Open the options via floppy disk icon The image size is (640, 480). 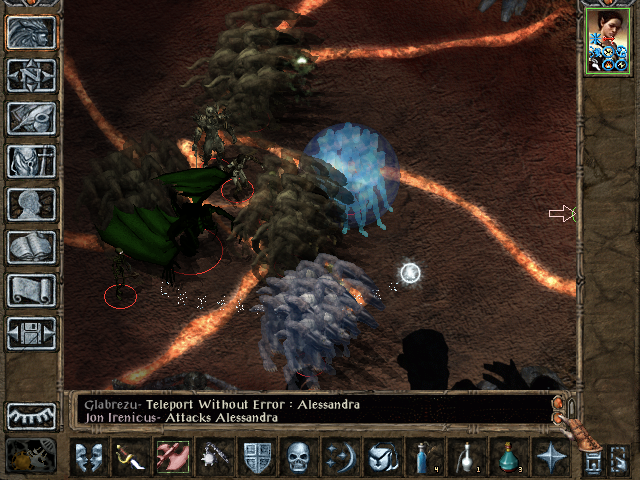click(x=32, y=333)
